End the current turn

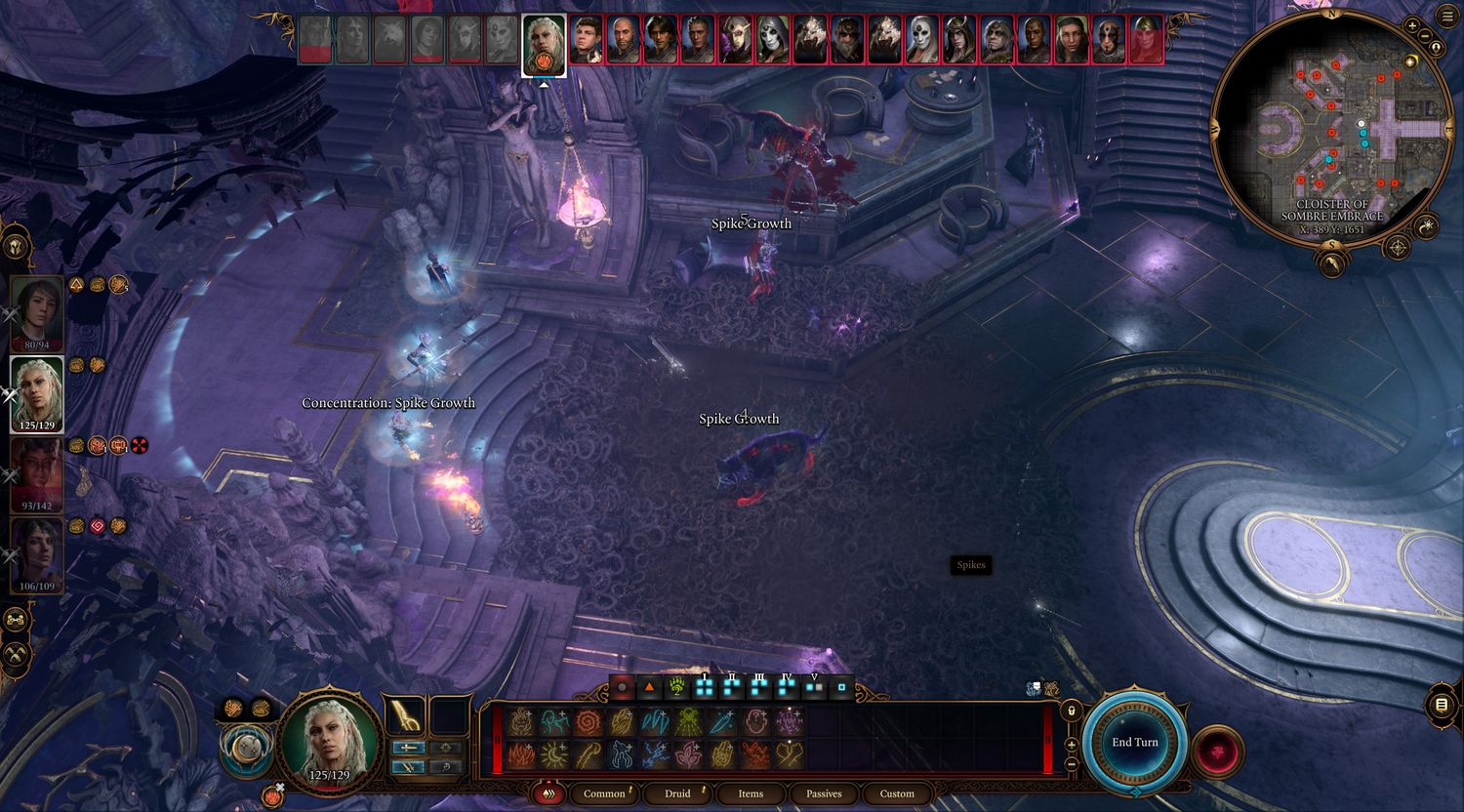point(1135,742)
